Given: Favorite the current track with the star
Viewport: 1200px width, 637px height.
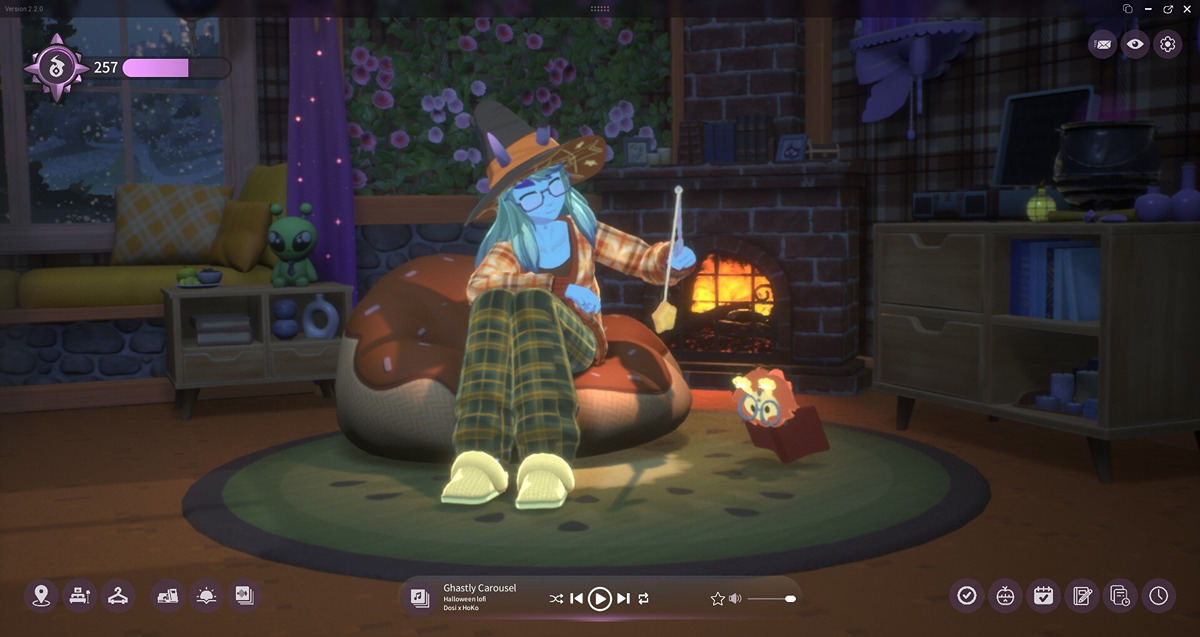Looking at the screenshot, I should pyautogui.click(x=717, y=598).
